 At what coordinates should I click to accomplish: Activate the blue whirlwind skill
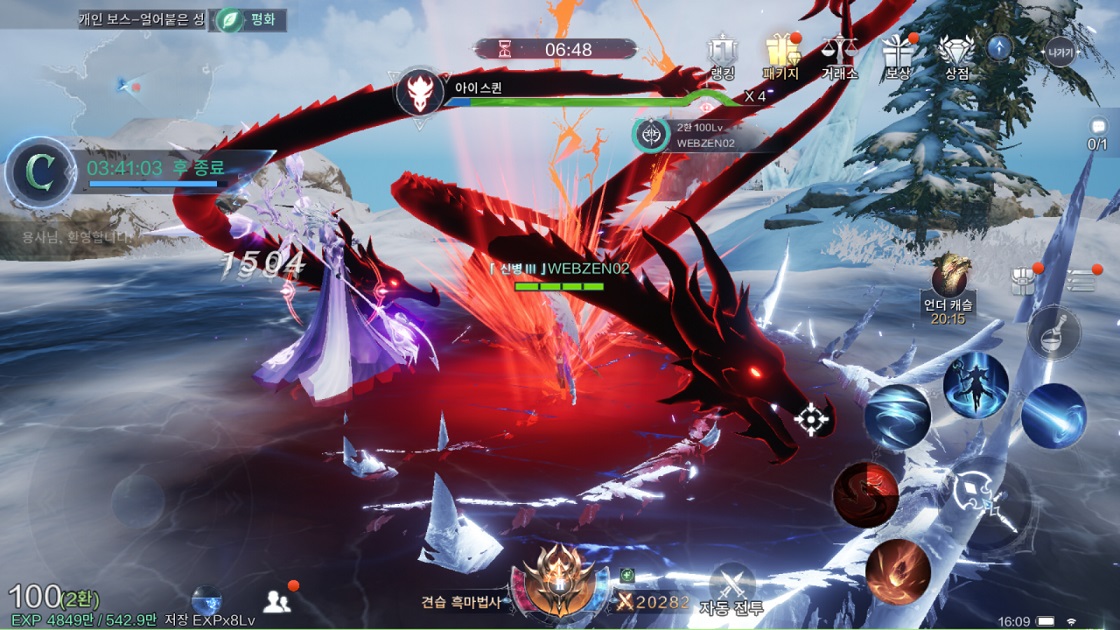point(897,418)
